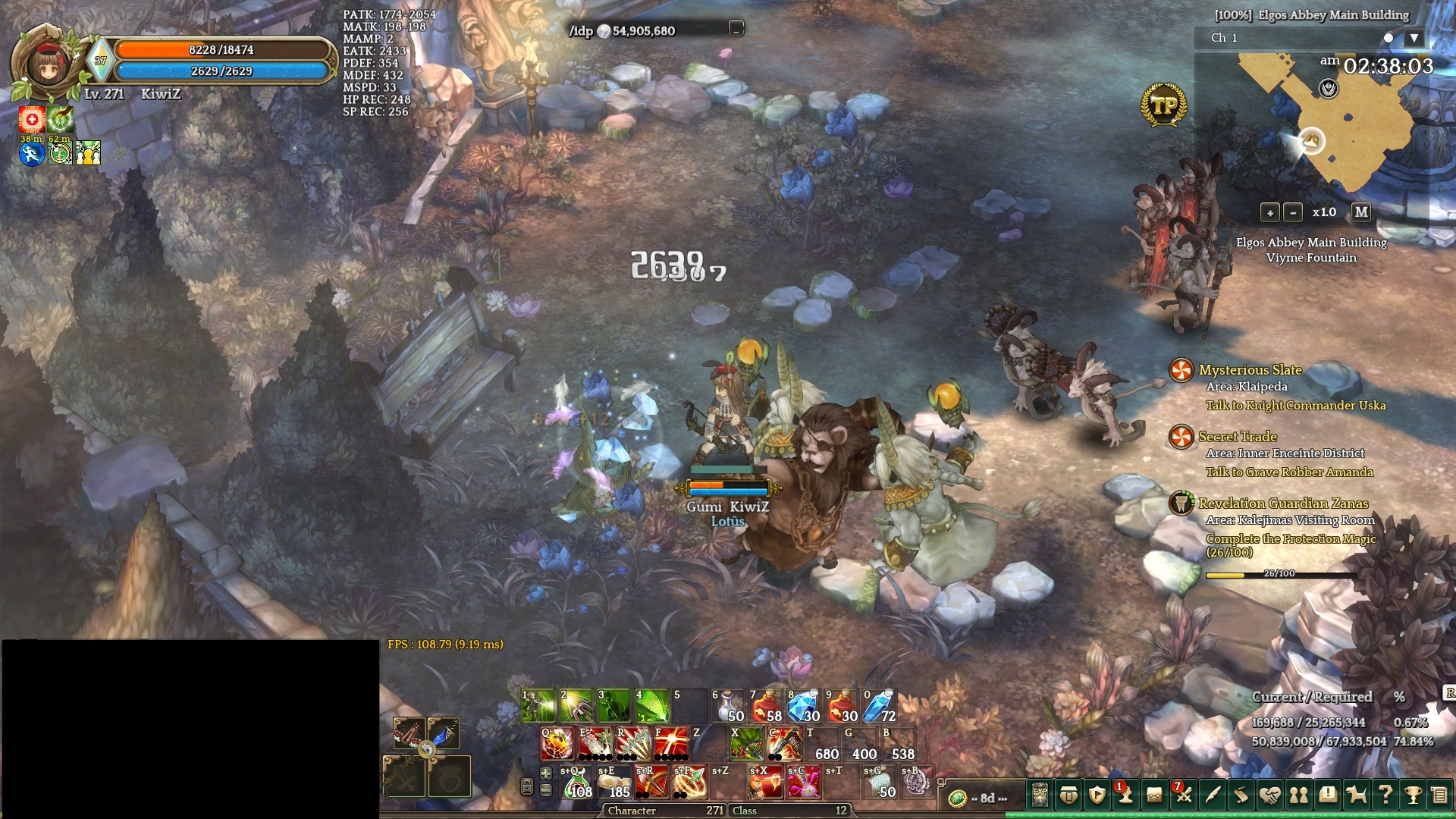Open the companion pet menu icon
This screenshot has width=1456, height=819.
pyautogui.click(x=1356, y=795)
